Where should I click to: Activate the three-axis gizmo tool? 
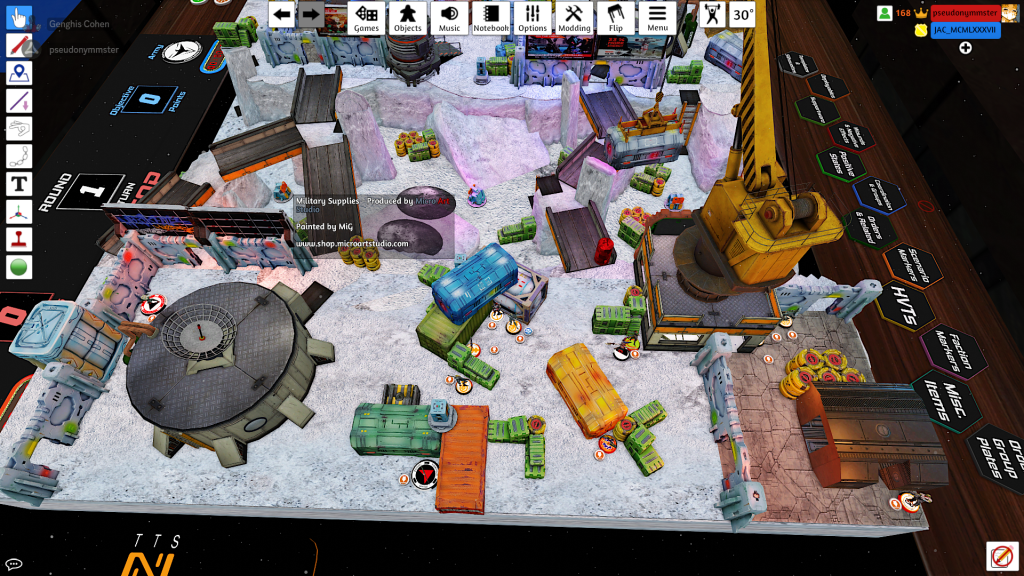pos(19,212)
